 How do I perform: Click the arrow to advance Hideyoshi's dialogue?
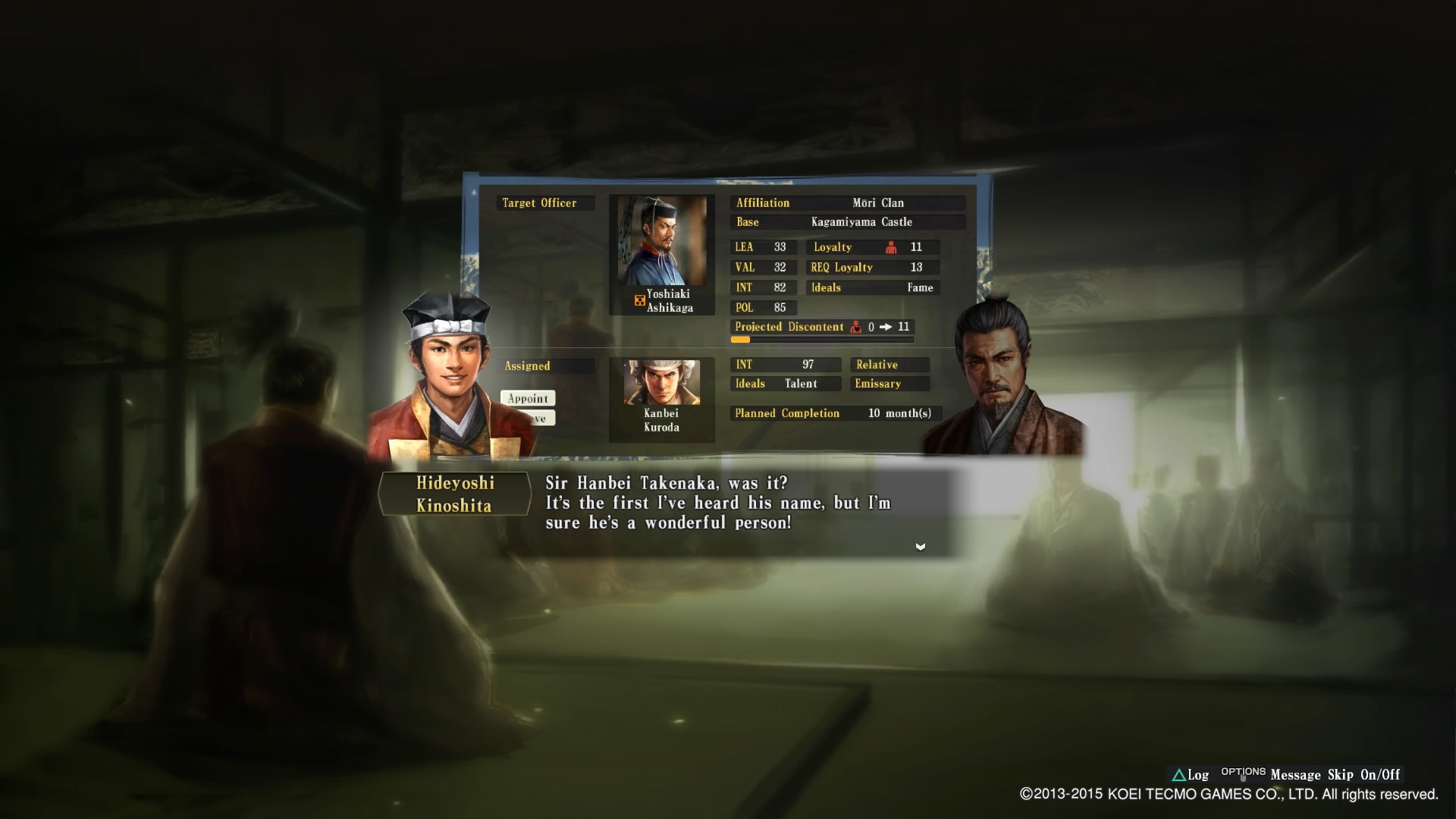(x=921, y=546)
